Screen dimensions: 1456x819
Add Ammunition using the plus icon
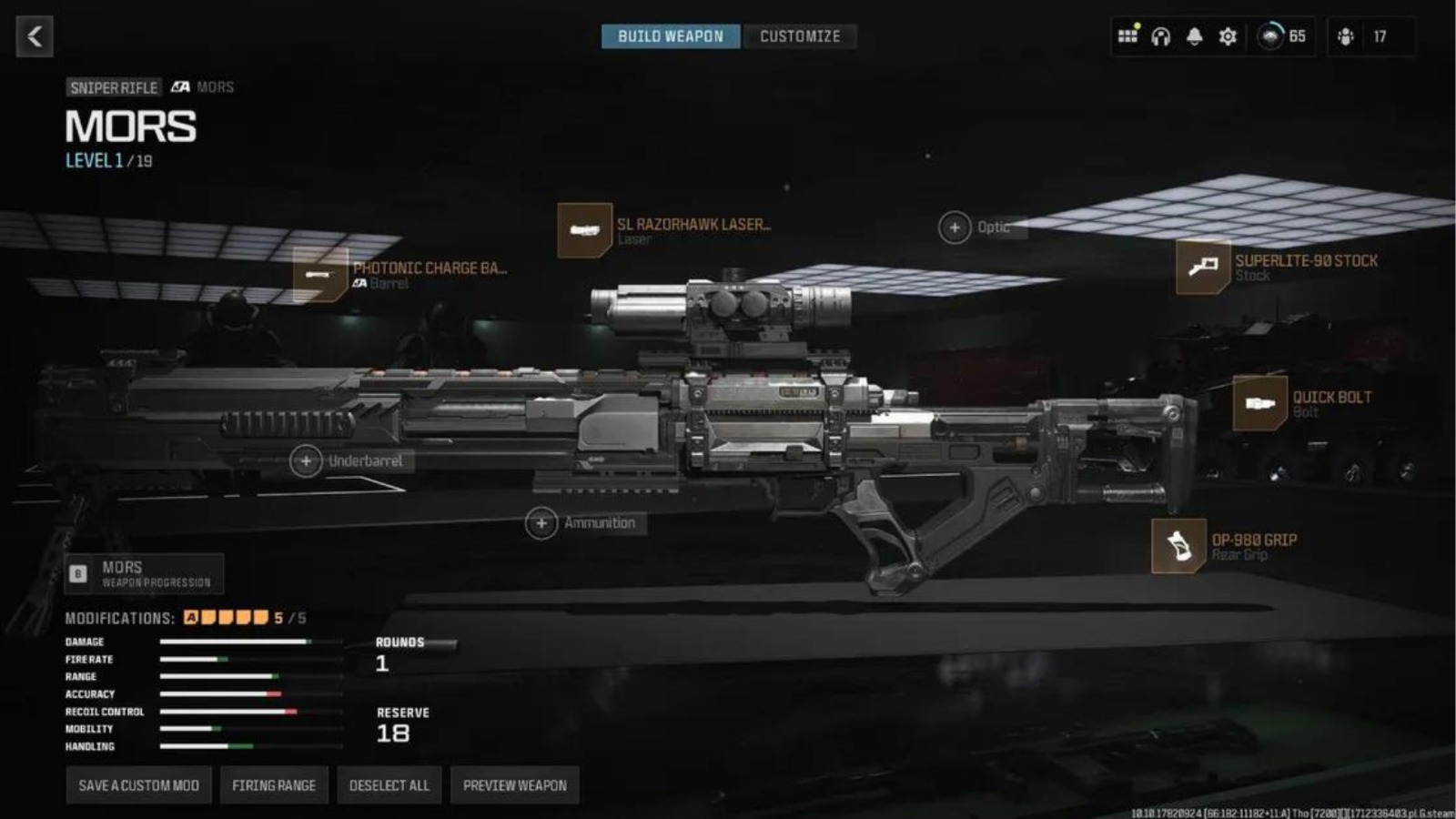tap(541, 522)
